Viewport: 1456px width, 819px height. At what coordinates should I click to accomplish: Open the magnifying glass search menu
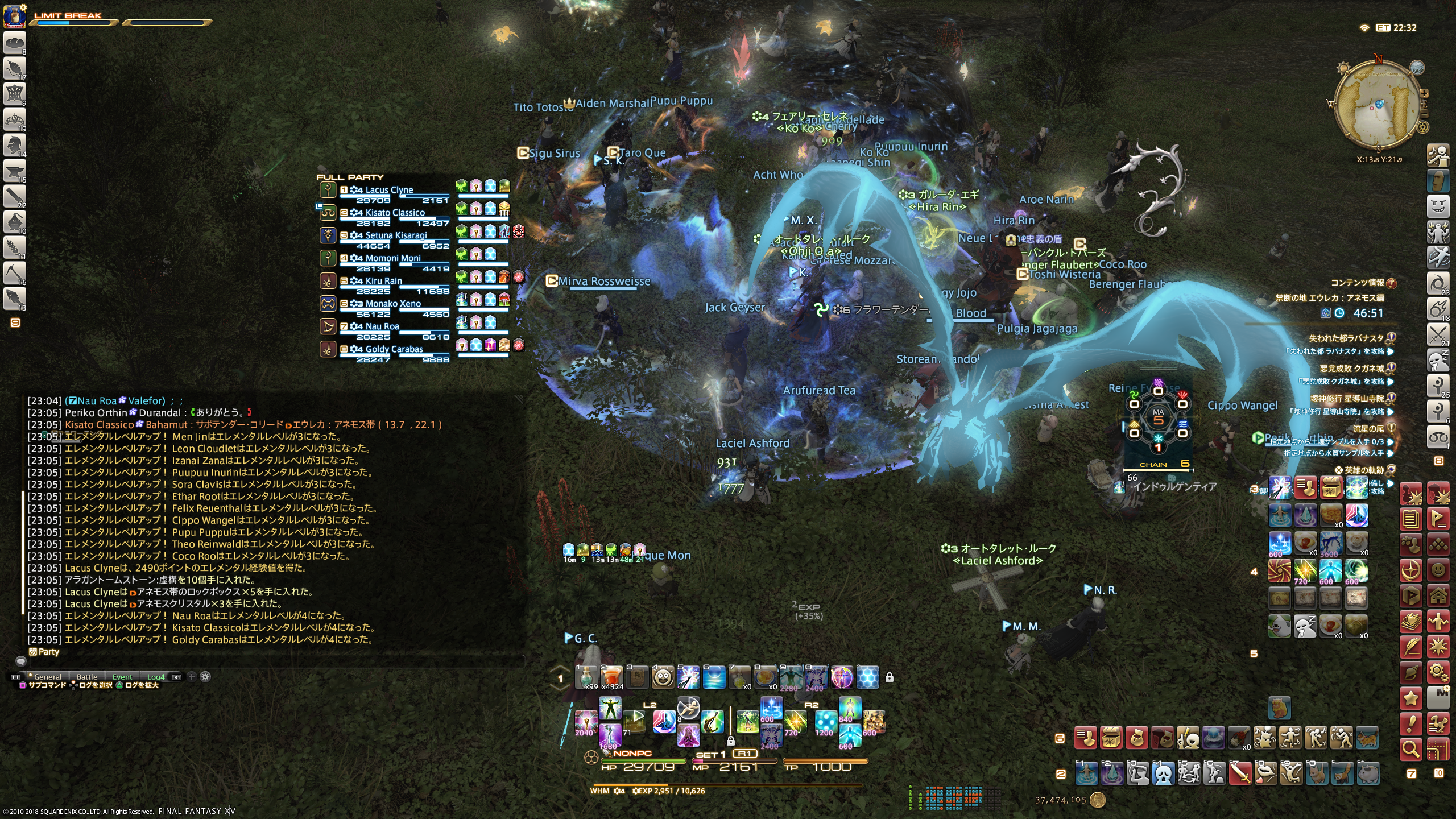[x=1411, y=749]
